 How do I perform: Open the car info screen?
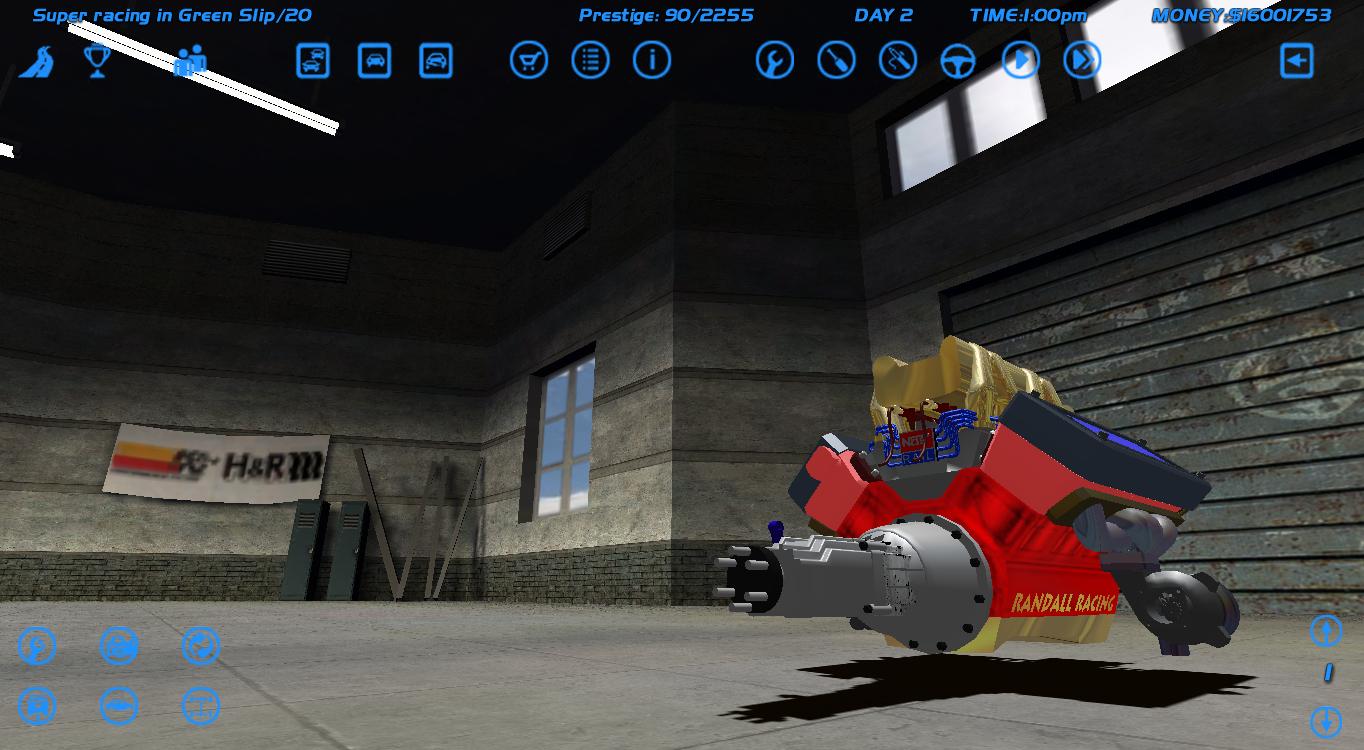click(651, 60)
